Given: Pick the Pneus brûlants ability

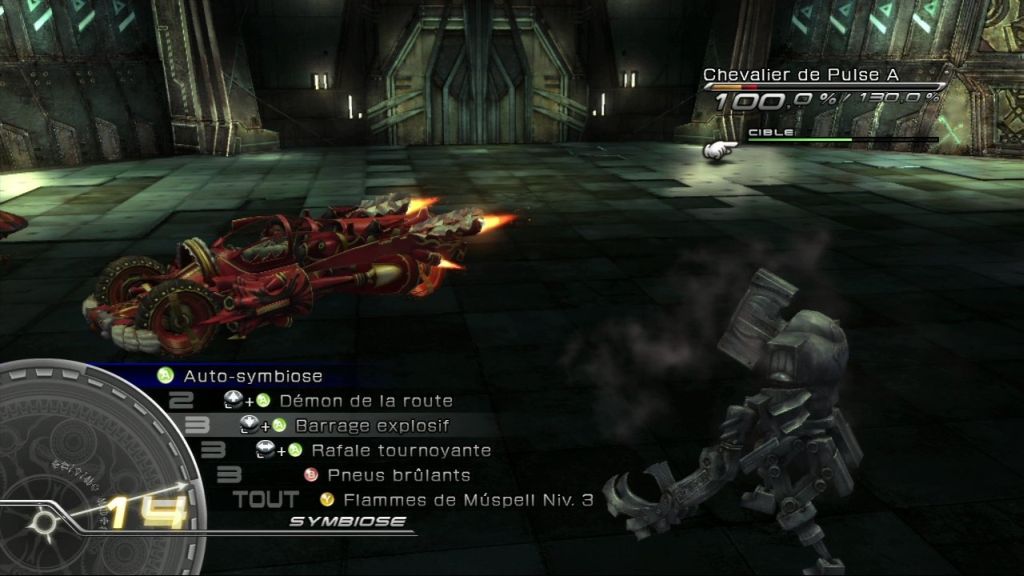Looking at the screenshot, I should coord(397,475).
